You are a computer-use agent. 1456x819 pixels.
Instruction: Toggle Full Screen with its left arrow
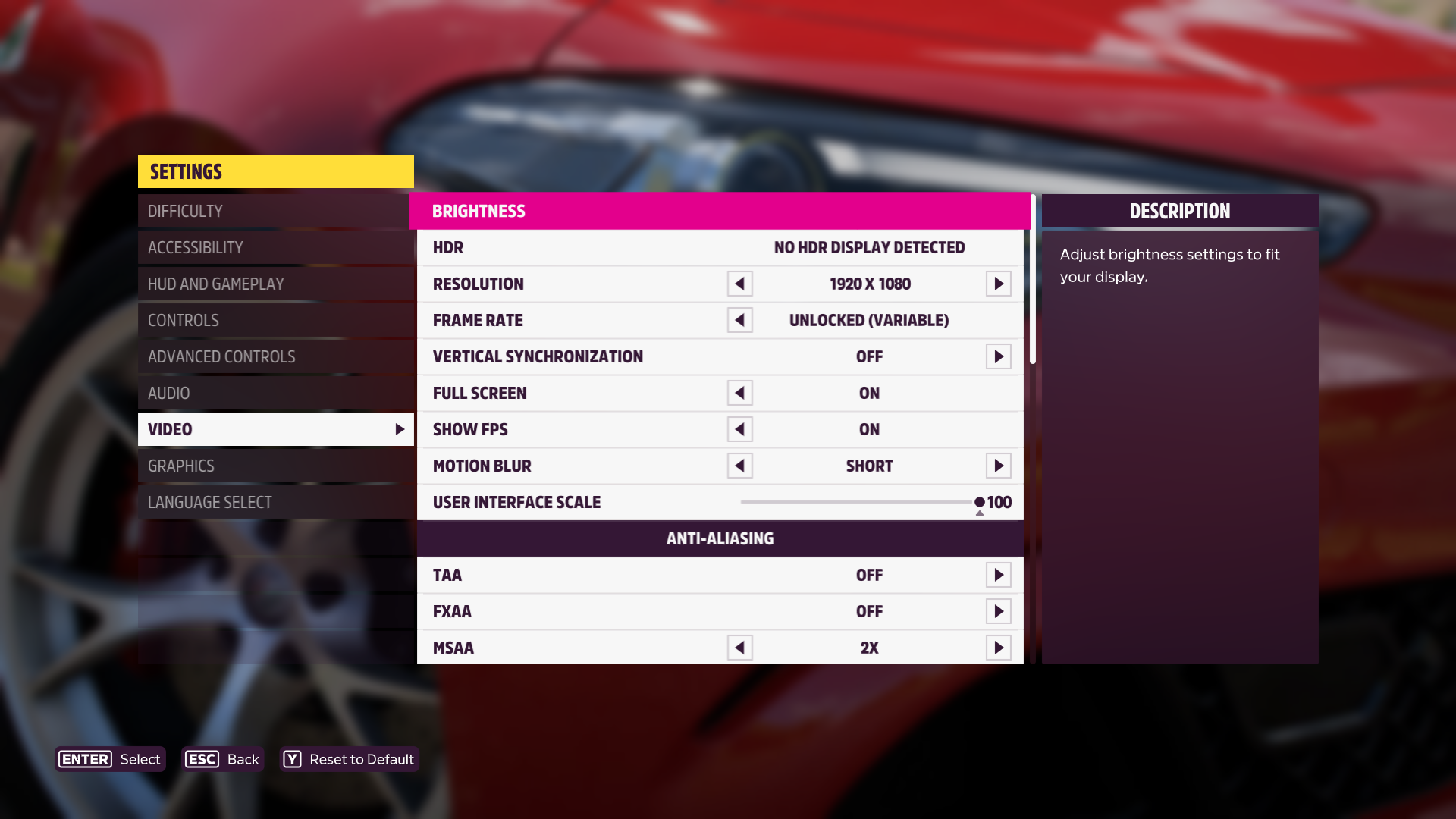coord(739,393)
